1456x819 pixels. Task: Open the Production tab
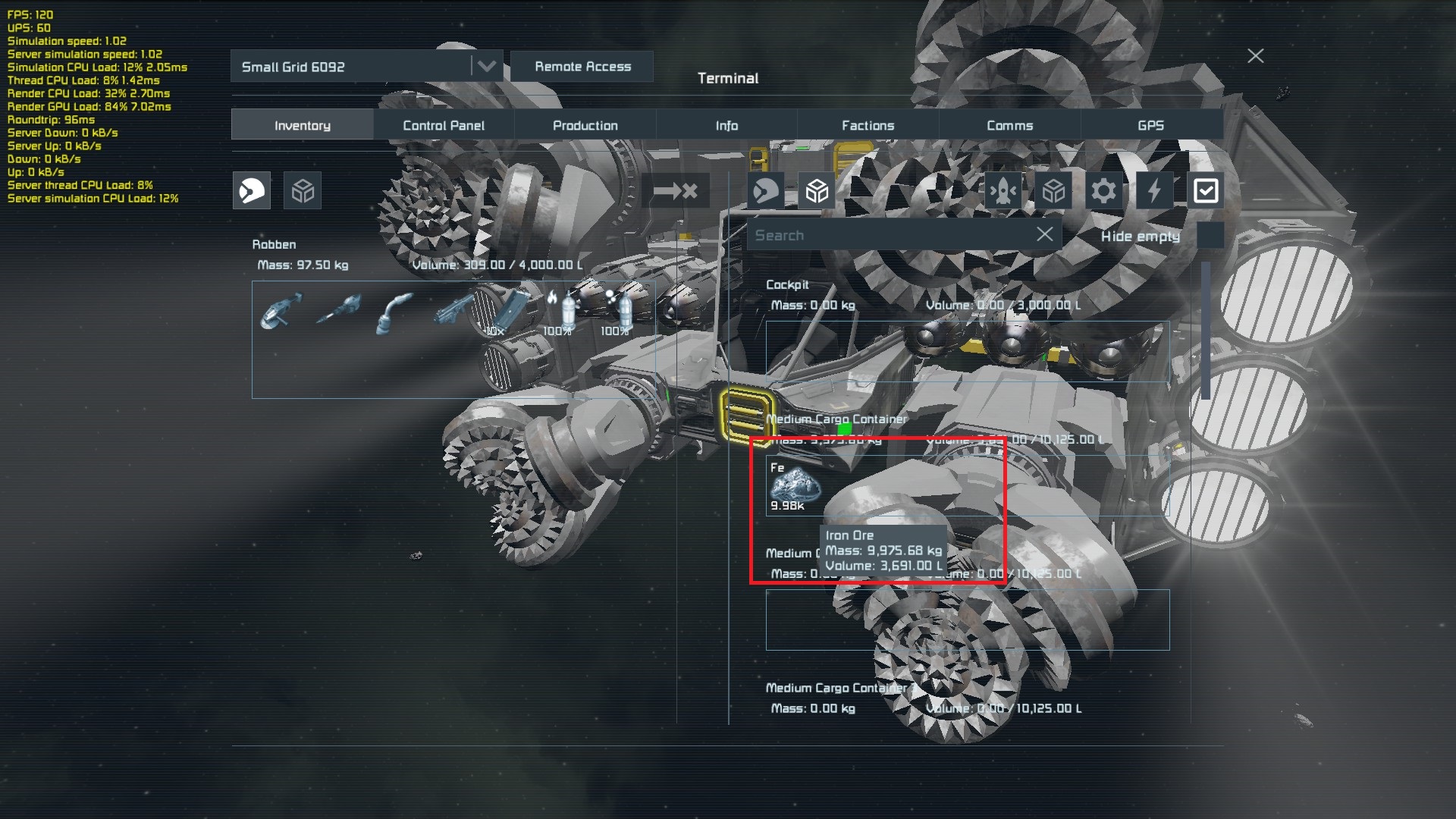pyautogui.click(x=585, y=125)
